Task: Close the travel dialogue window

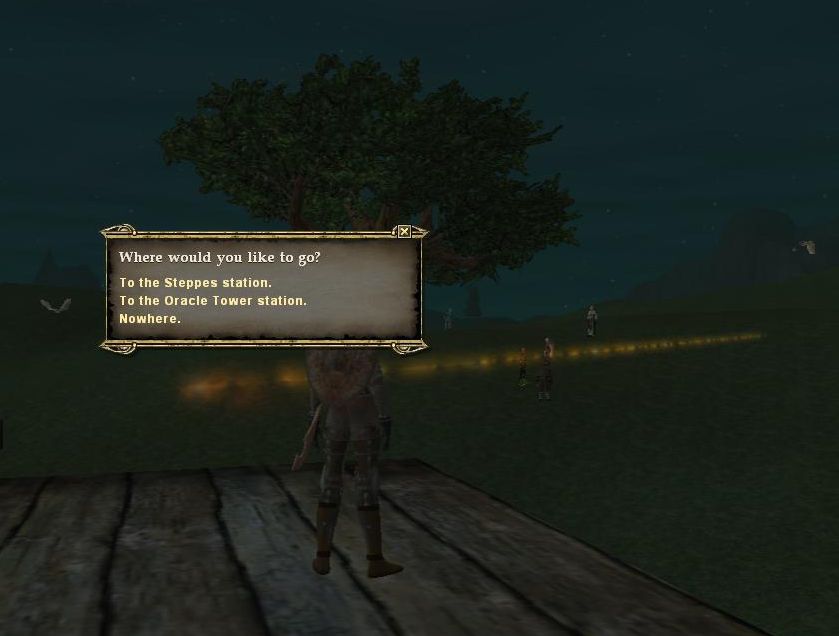Action: tap(404, 232)
